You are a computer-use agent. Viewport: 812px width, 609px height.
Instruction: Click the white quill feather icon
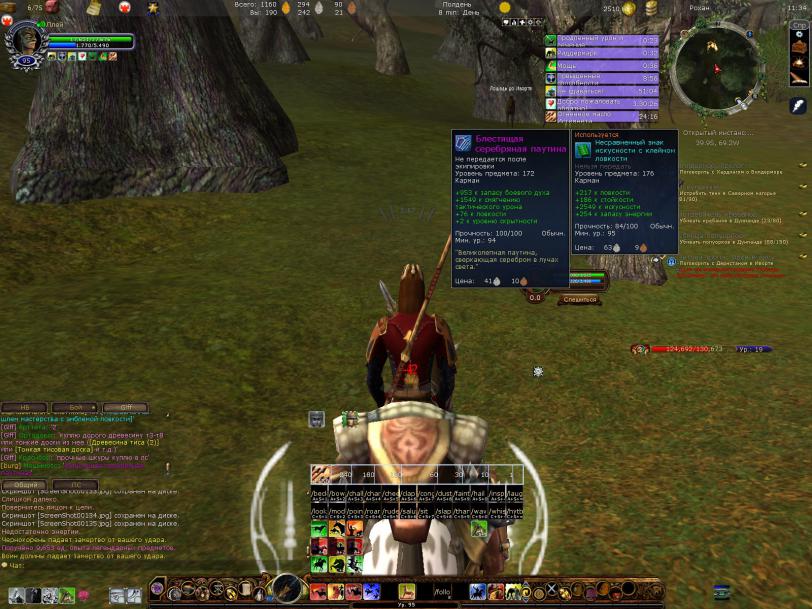pos(798,105)
